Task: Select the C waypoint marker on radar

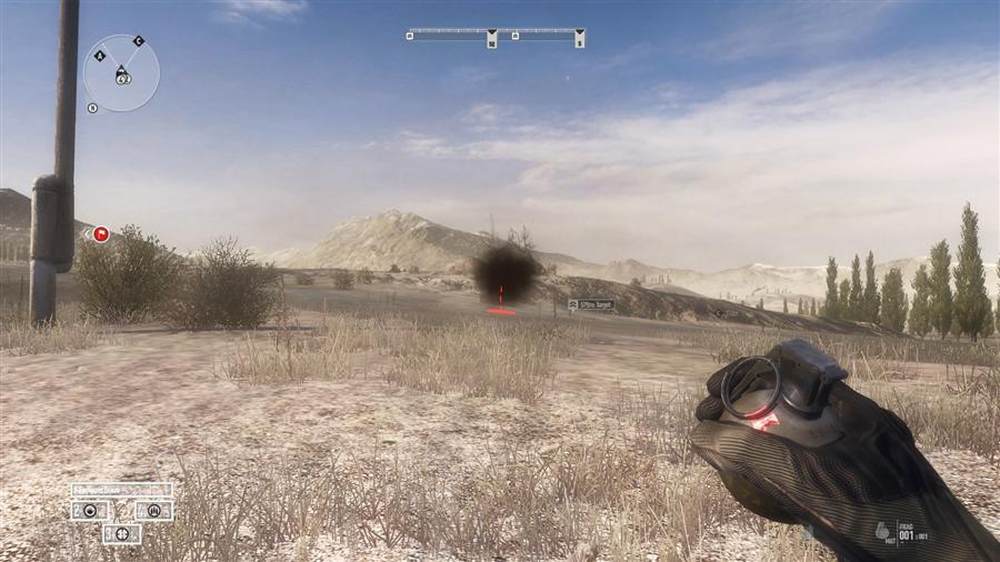Action: [x=138, y=41]
